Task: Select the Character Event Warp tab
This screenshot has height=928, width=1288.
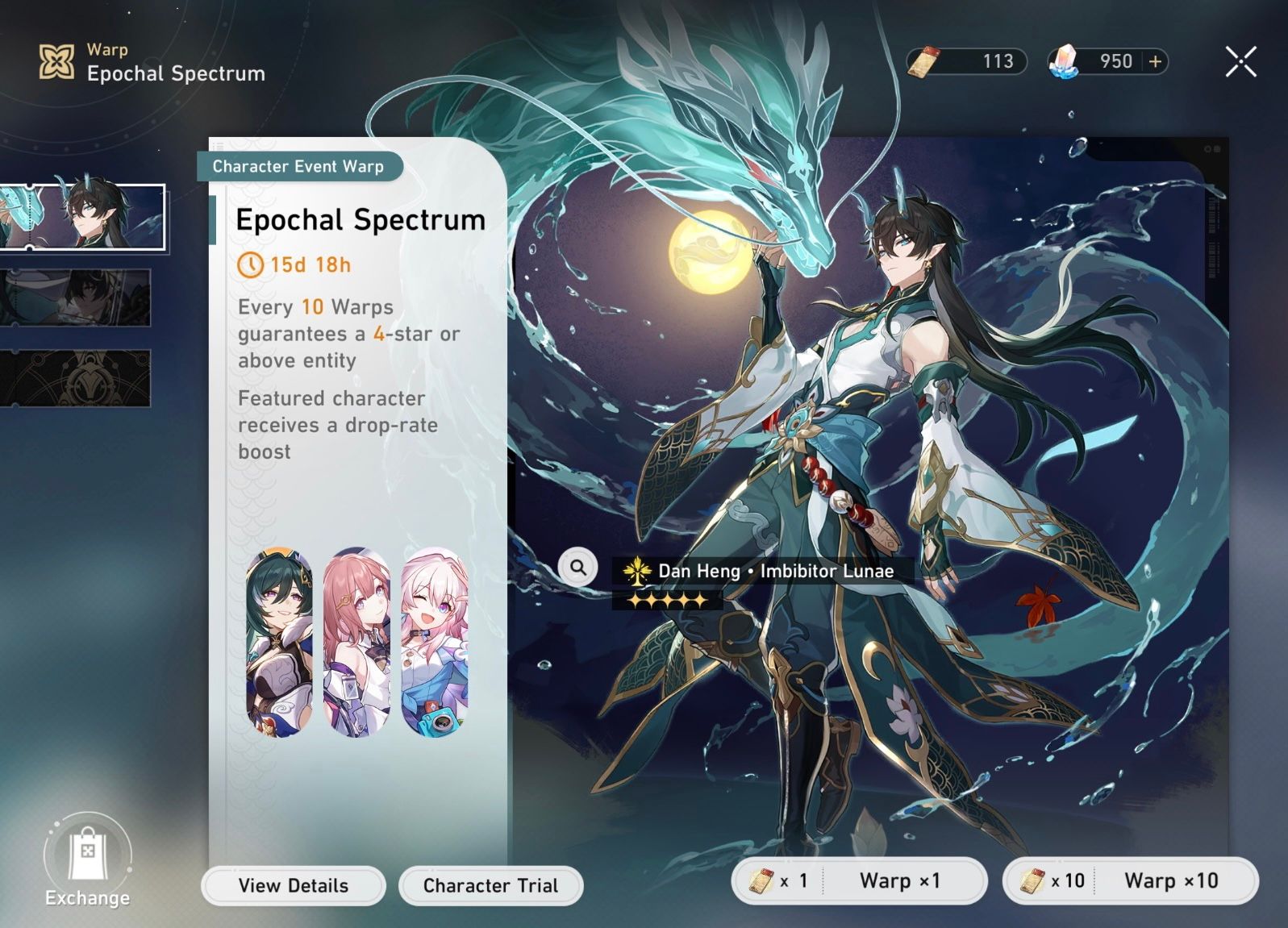Action: (x=300, y=167)
